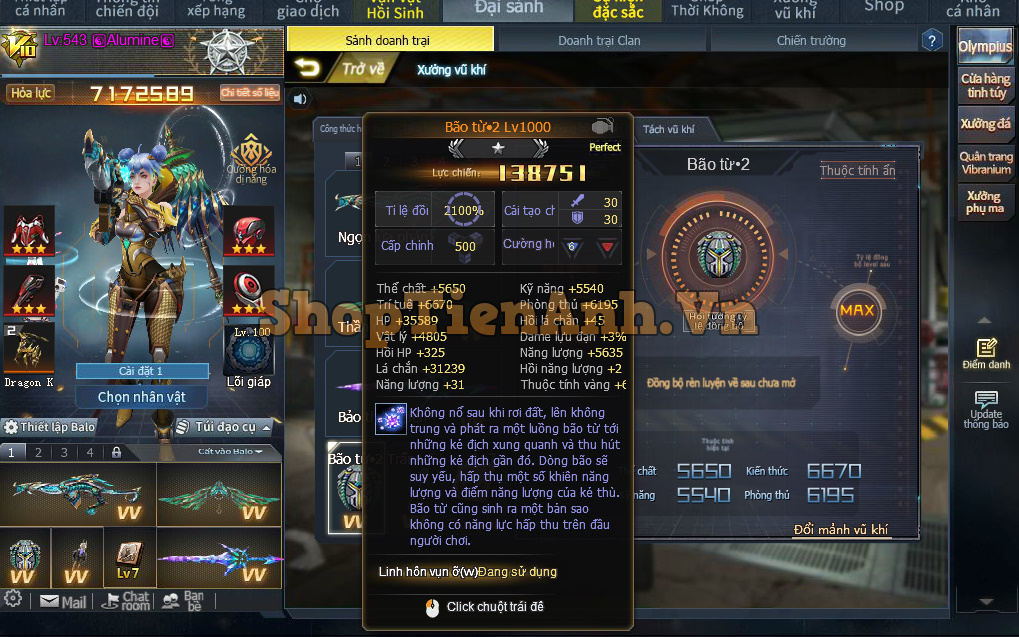Open Update thông báo notifications
The height and width of the screenshot is (637, 1019).
click(986, 408)
